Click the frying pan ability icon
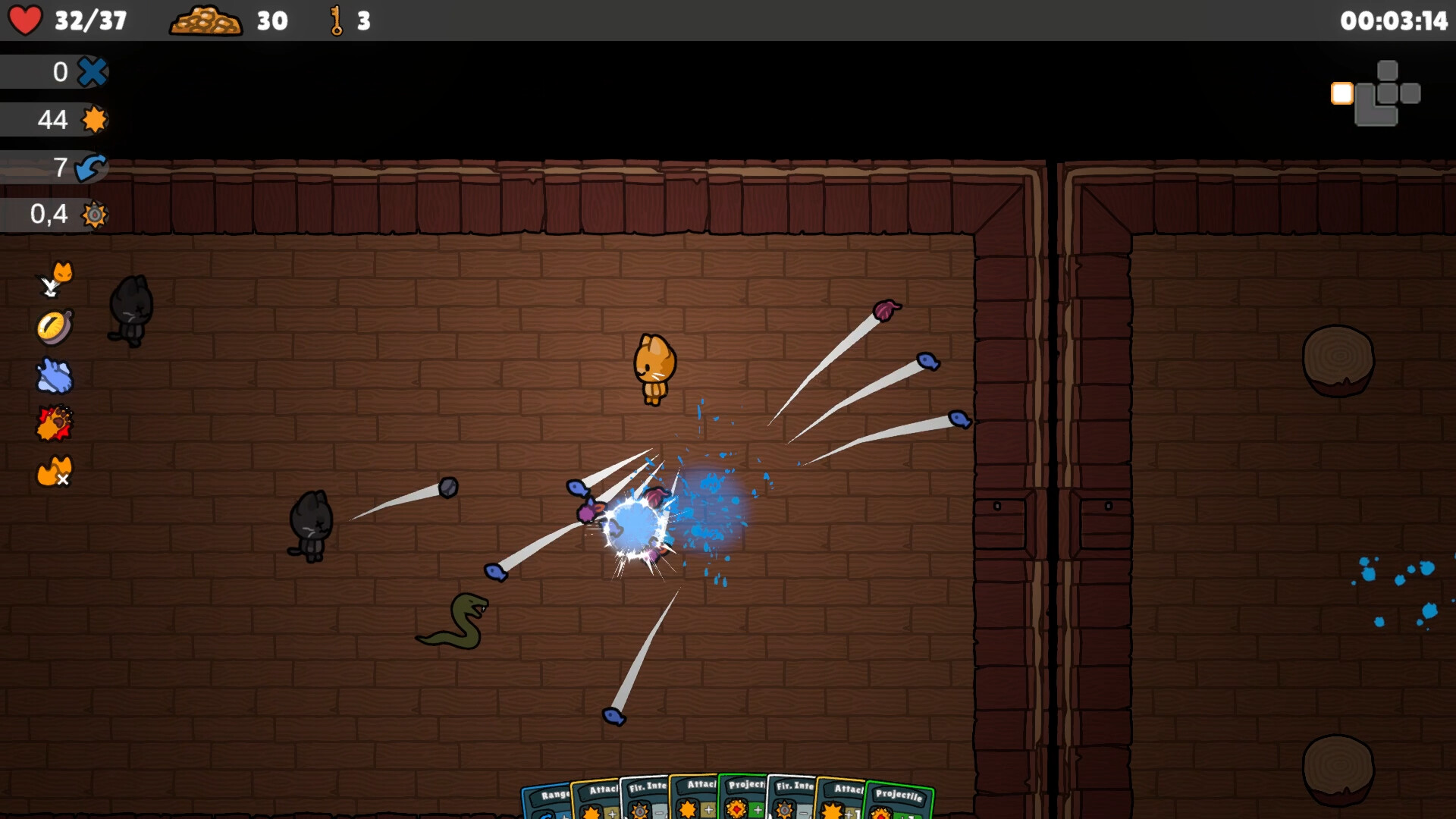The height and width of the screenshot is (819, 1456). 55,326
